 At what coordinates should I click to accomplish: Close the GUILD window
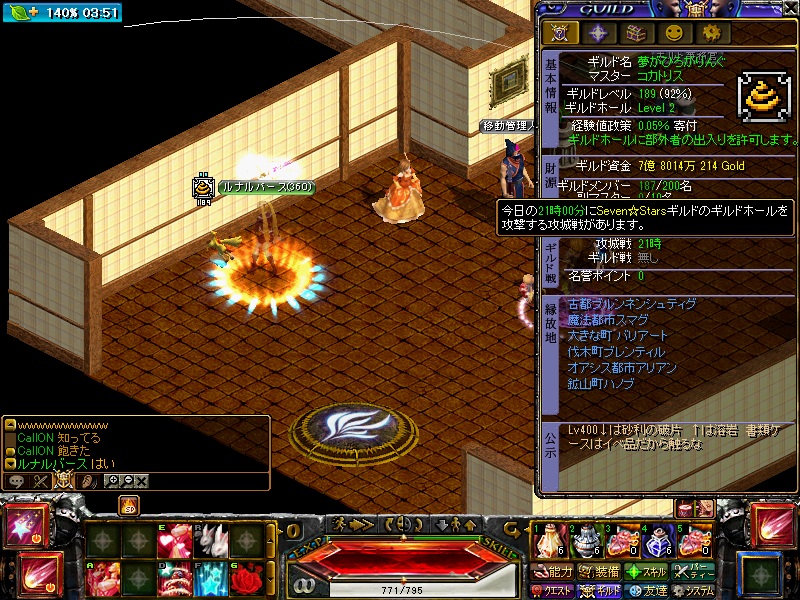coord(789,9)
